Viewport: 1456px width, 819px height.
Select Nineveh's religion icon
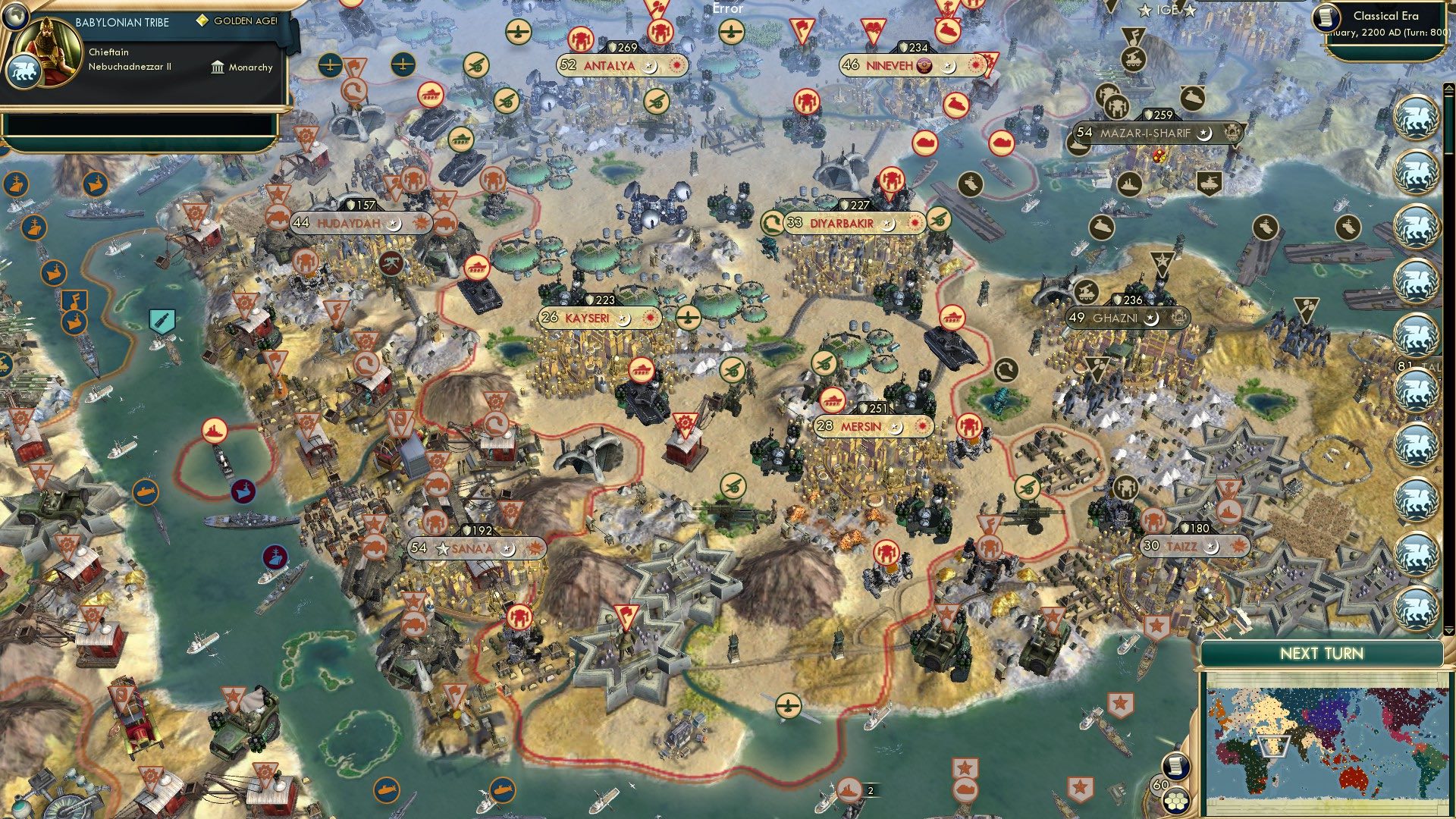[924, 66]
